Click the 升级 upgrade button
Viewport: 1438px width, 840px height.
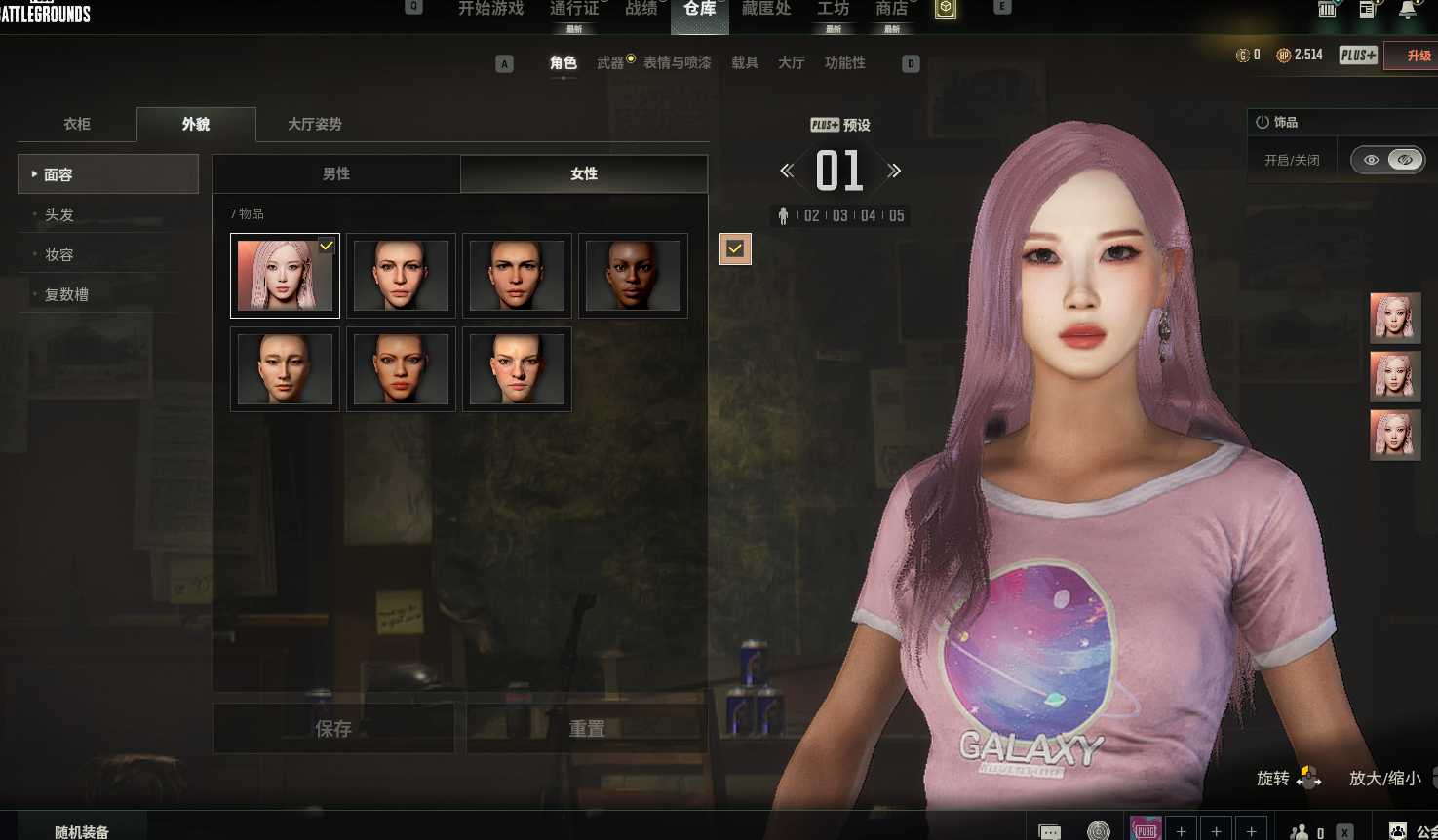coord(1418,56)
